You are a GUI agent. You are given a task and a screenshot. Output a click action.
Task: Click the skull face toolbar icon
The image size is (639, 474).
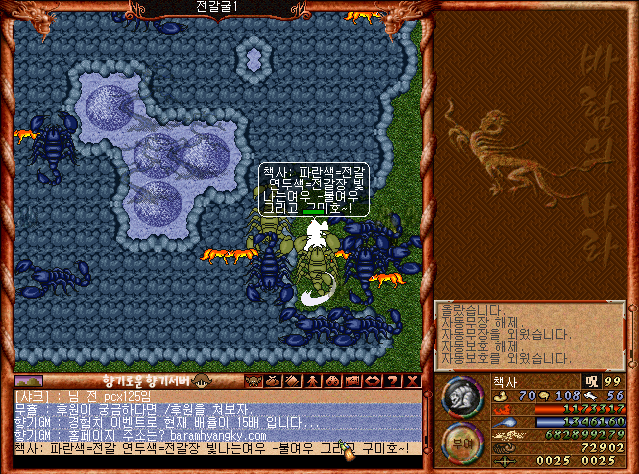[253, 381]
